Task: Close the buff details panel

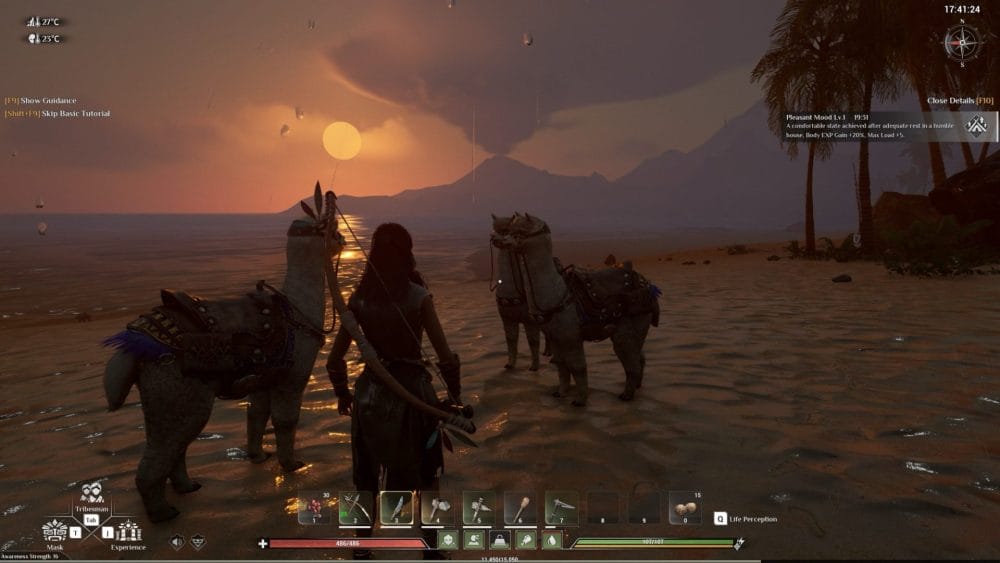Action: tap(959, 100)
